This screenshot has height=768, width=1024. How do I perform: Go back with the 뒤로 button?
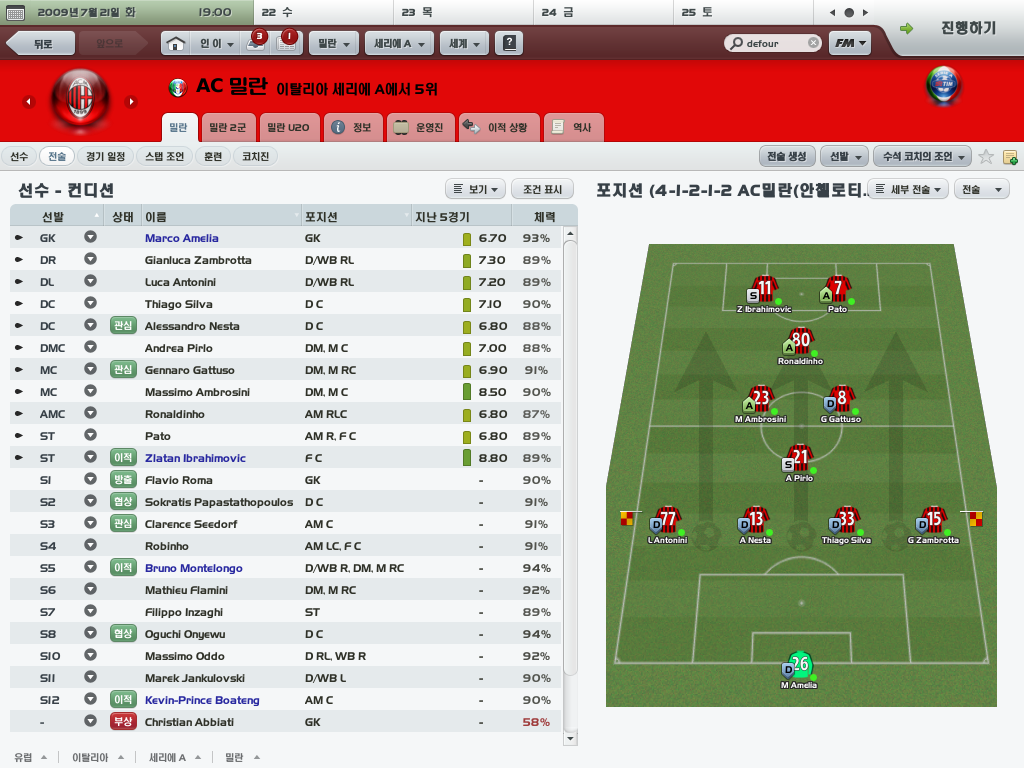coord(42,44)
